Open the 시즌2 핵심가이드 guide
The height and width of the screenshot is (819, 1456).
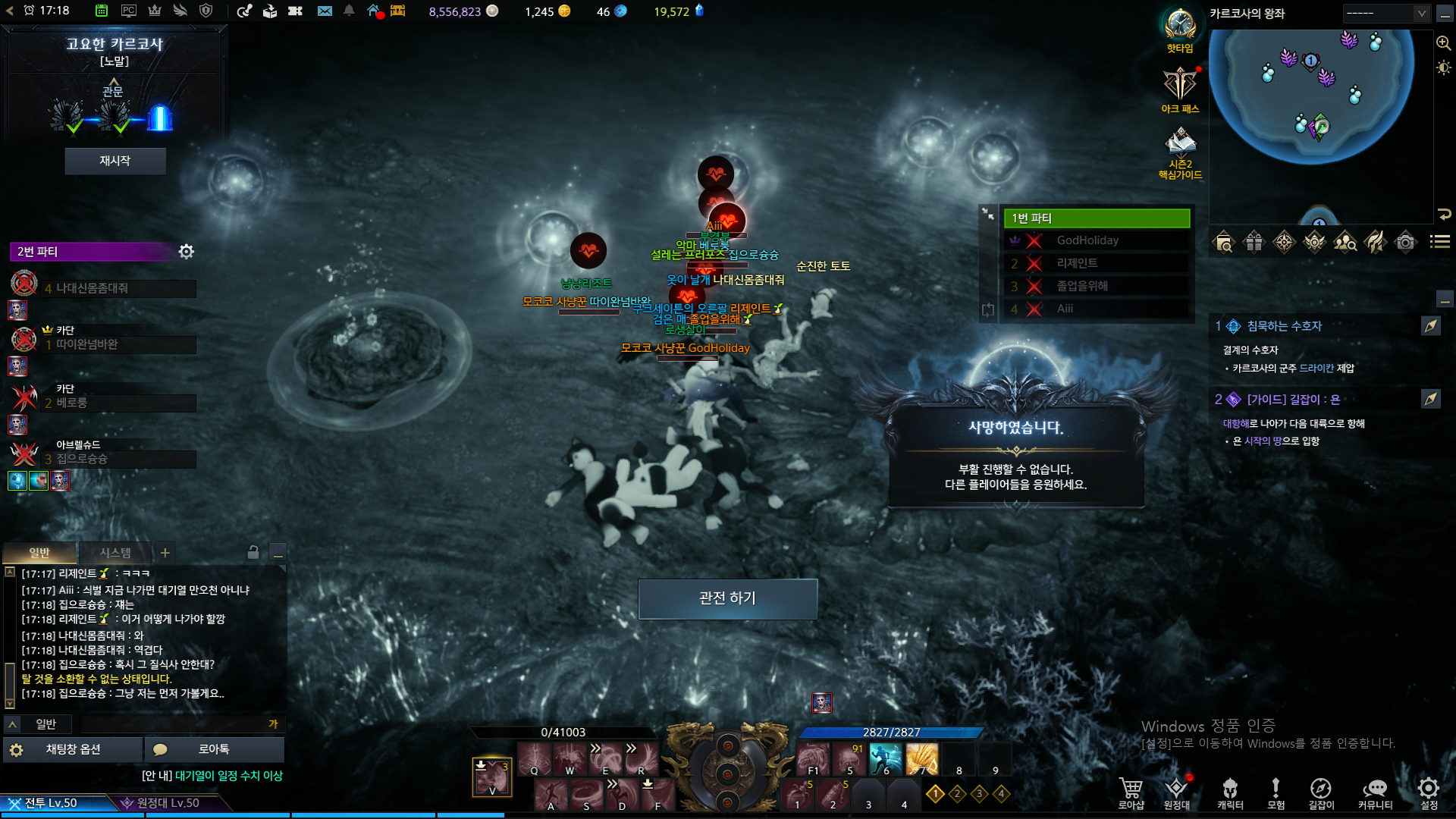tap(1180, 152)
